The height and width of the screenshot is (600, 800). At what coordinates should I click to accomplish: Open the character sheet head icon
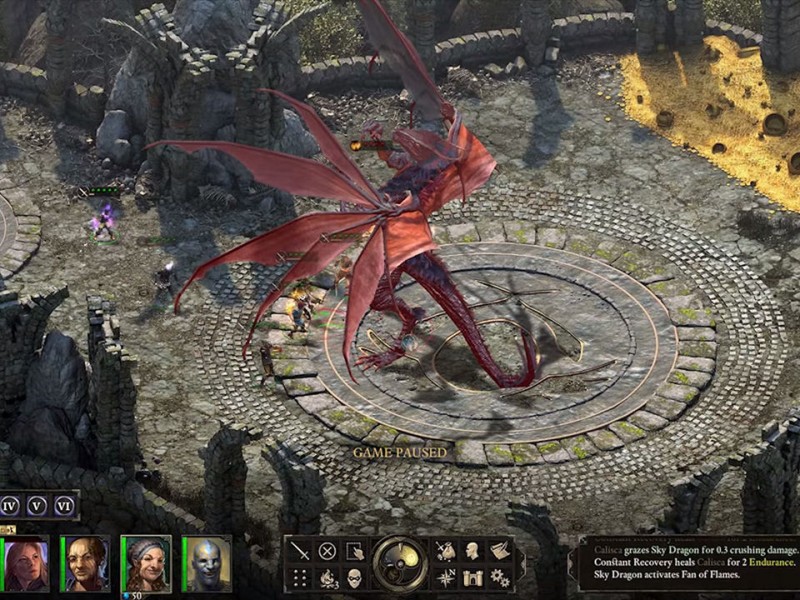click(472, 551)
